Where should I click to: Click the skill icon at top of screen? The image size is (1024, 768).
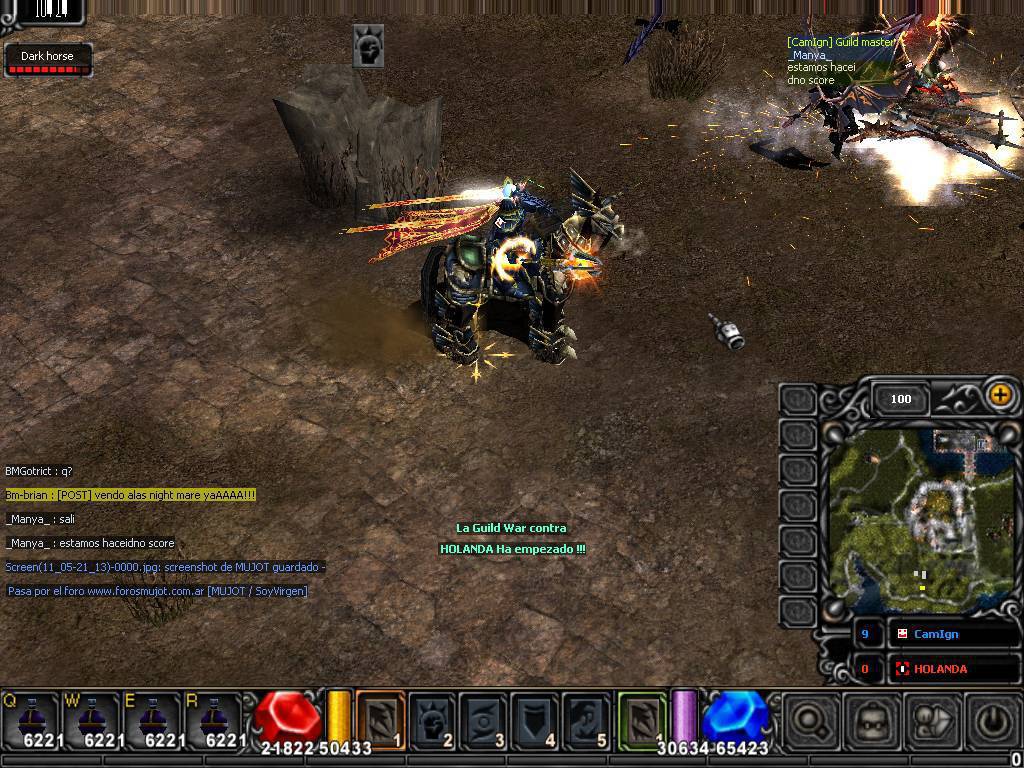(368, 46)
